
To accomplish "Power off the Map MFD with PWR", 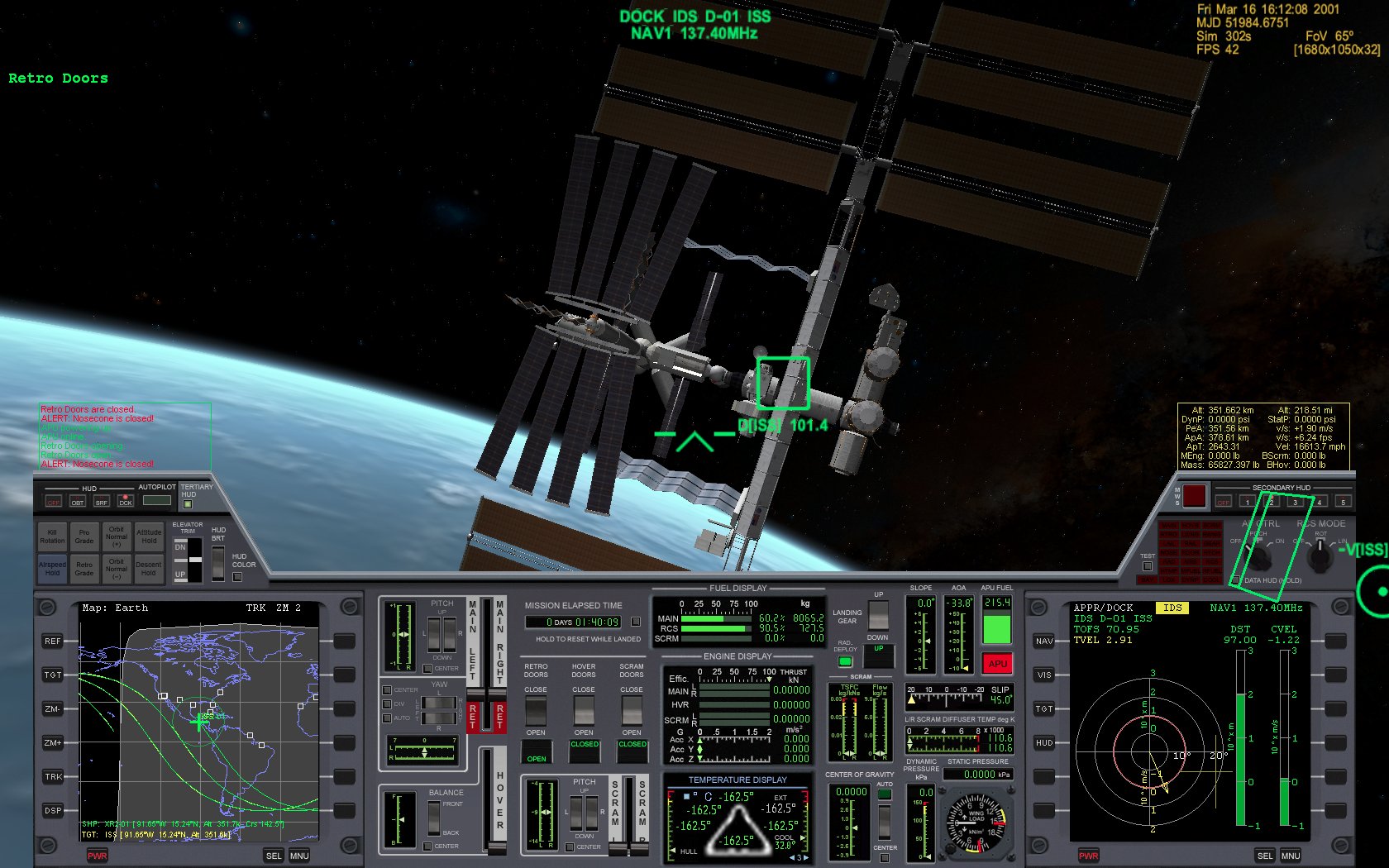I will 98,856.
